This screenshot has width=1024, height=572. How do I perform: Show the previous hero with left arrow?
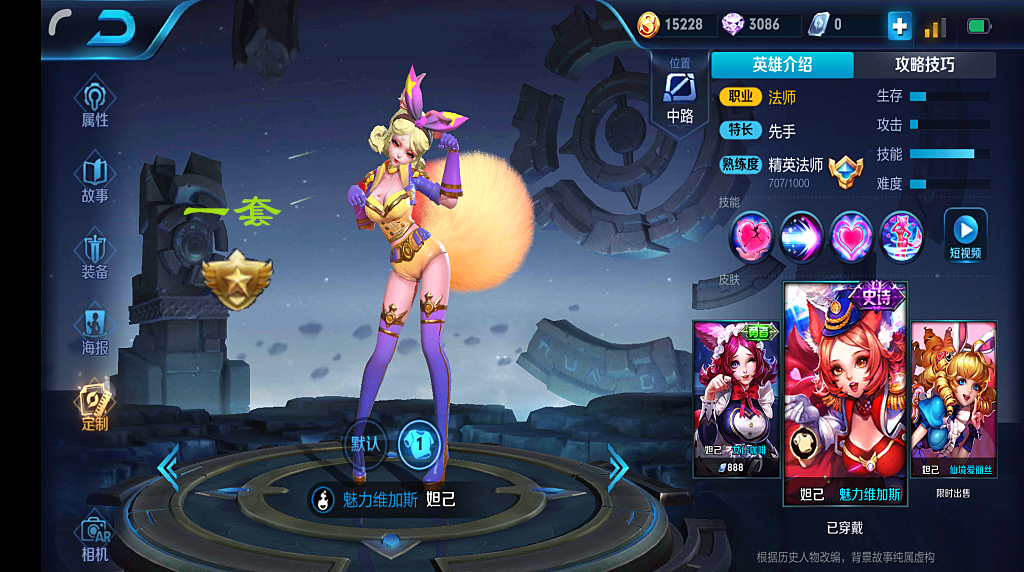click(x=168, y=466)
